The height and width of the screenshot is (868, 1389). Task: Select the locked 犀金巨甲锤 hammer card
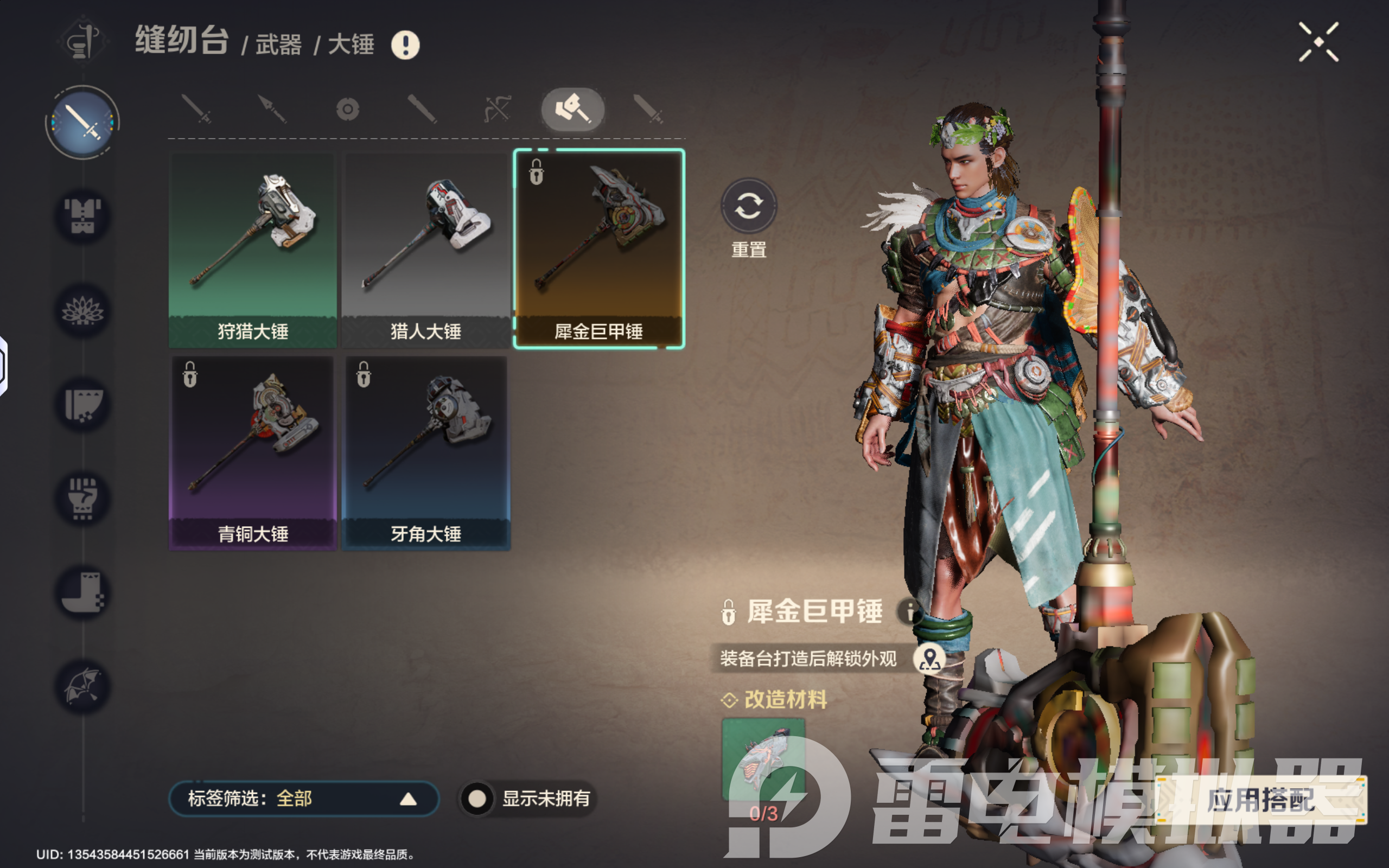coord(598,250)
